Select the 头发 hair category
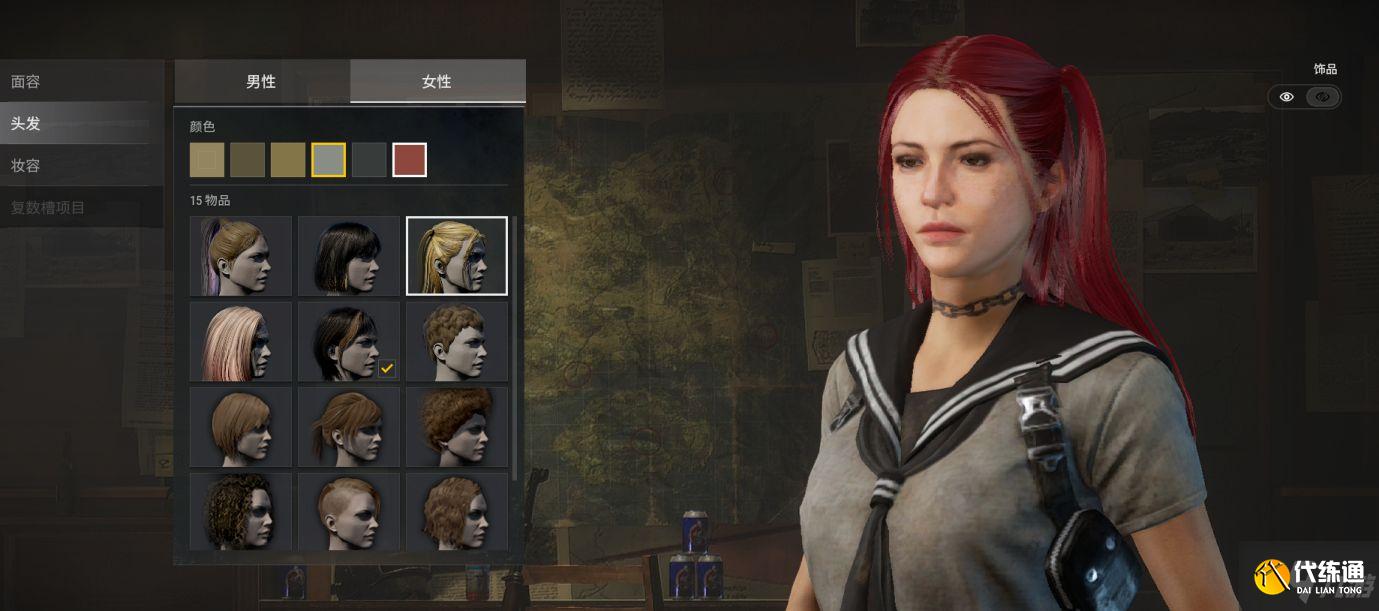The height and width of the screenshot is (611, 1379). [26, 124]
